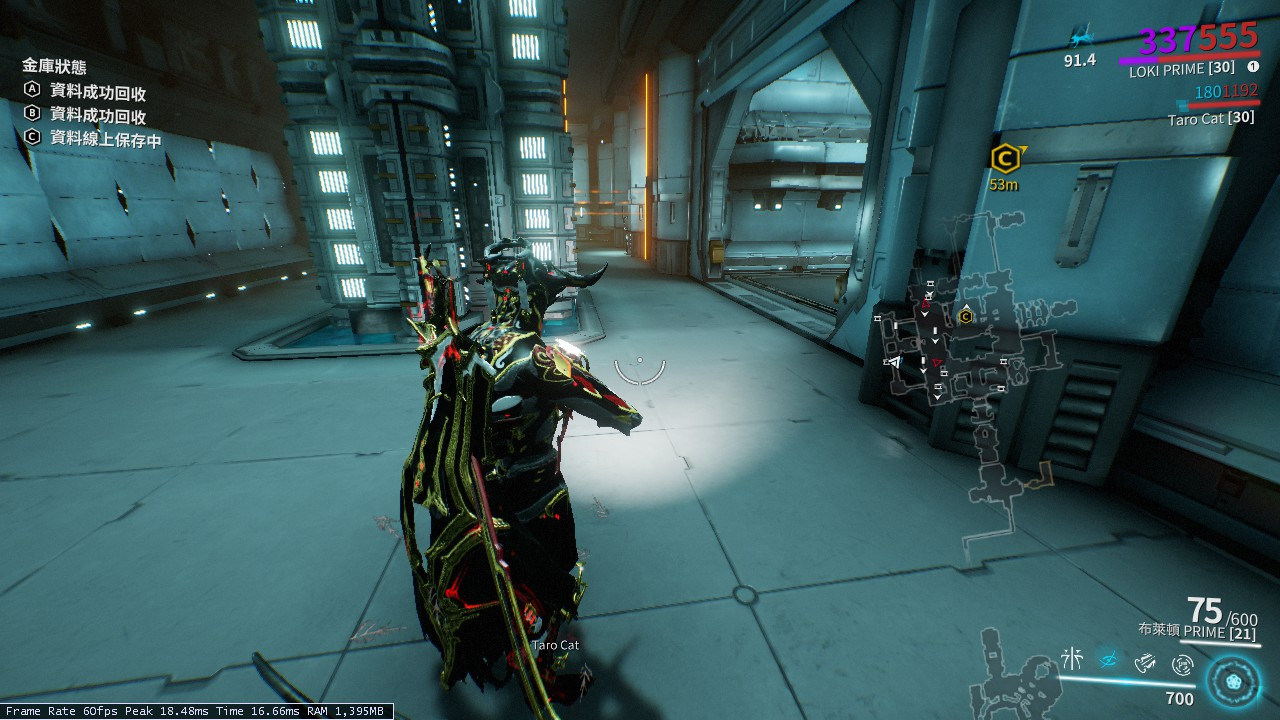Viewport: 1280px width, 720px height.
Task: Use the Switch Teleport ability icon
Action: (x=1146, y=661)
